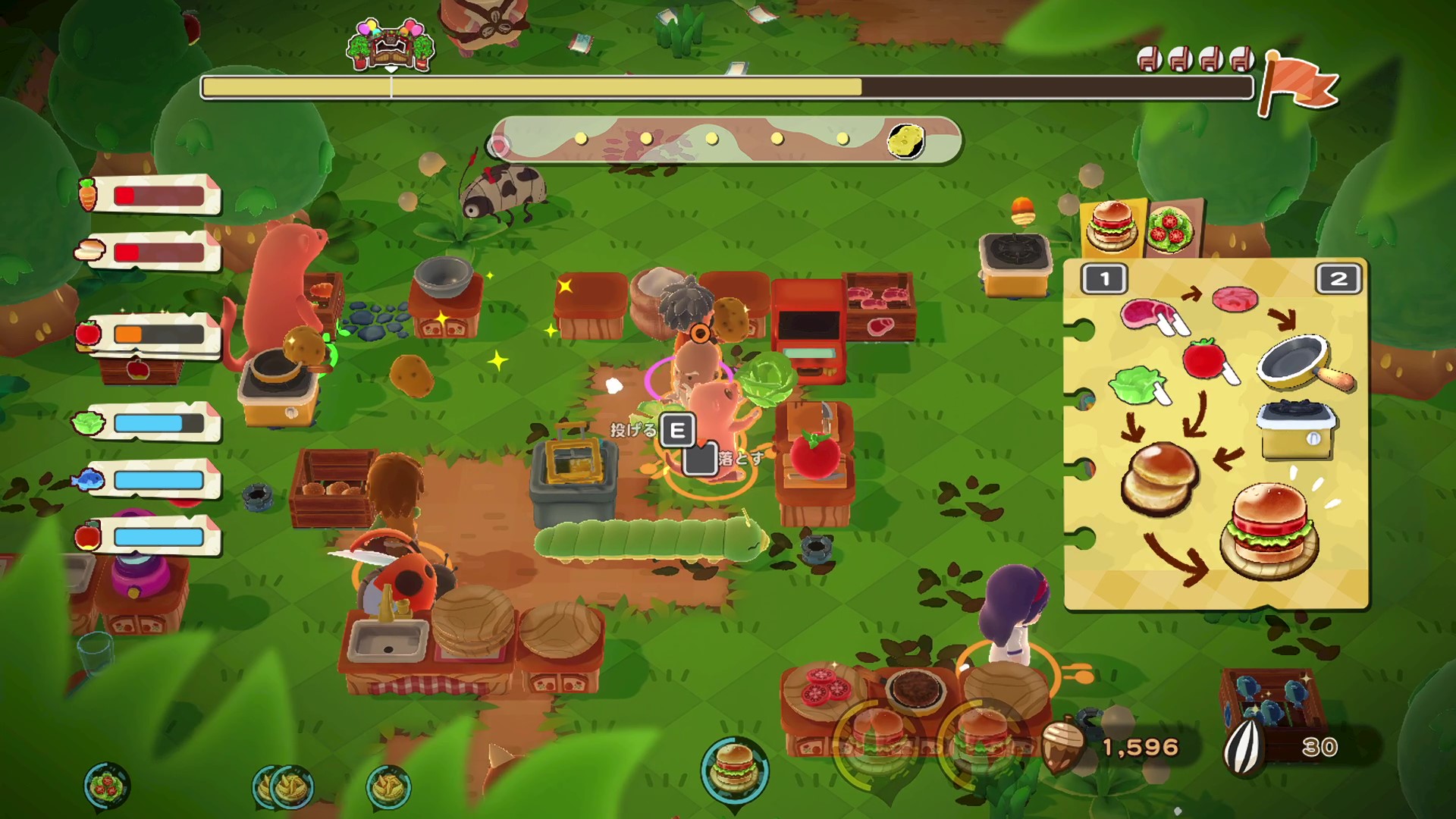
Task: Pick the hamburger order bubble at bottom center
Action: coord(734,767)
